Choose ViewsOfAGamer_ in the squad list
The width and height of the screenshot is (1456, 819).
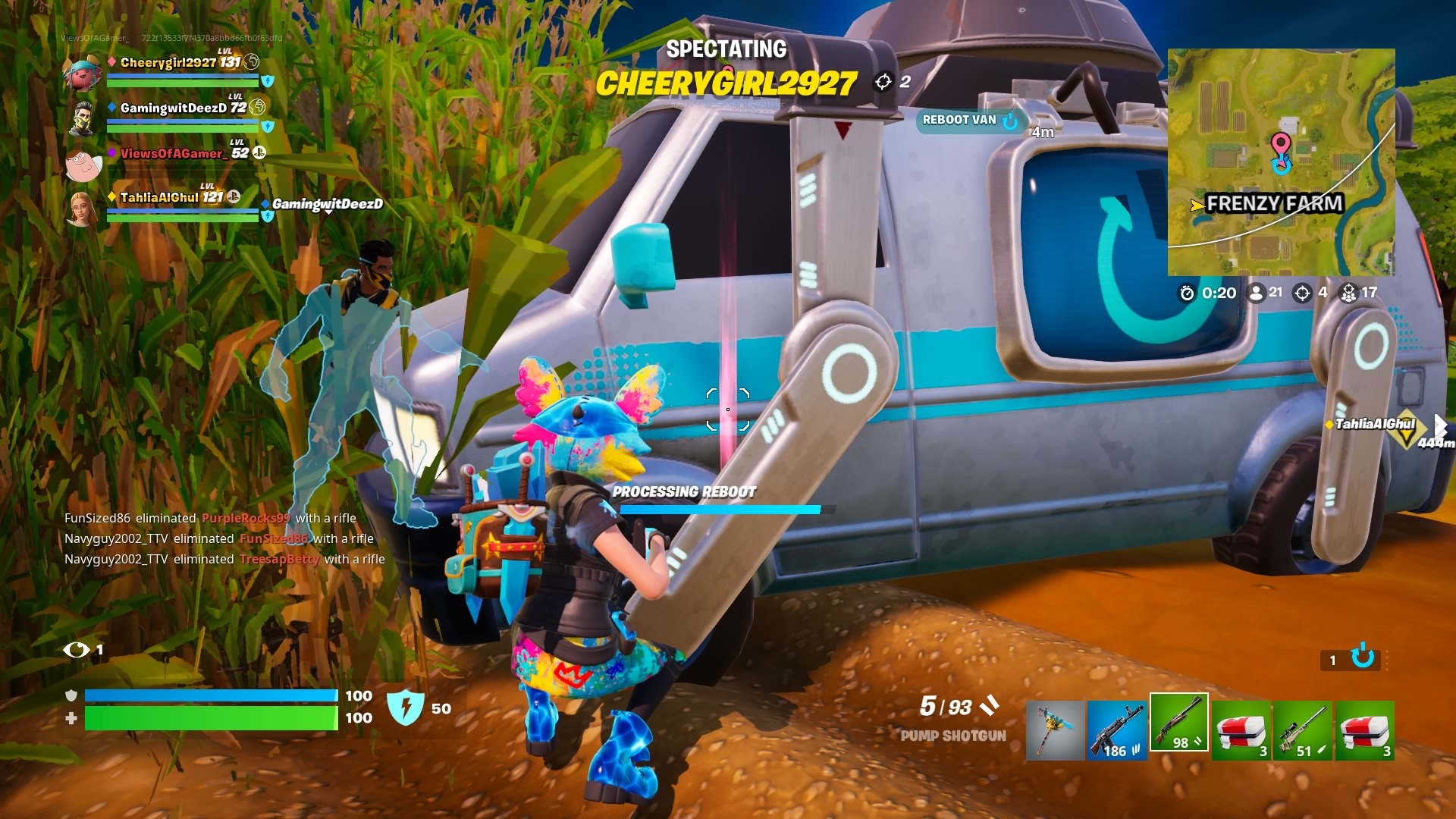(x=171, y=153)
